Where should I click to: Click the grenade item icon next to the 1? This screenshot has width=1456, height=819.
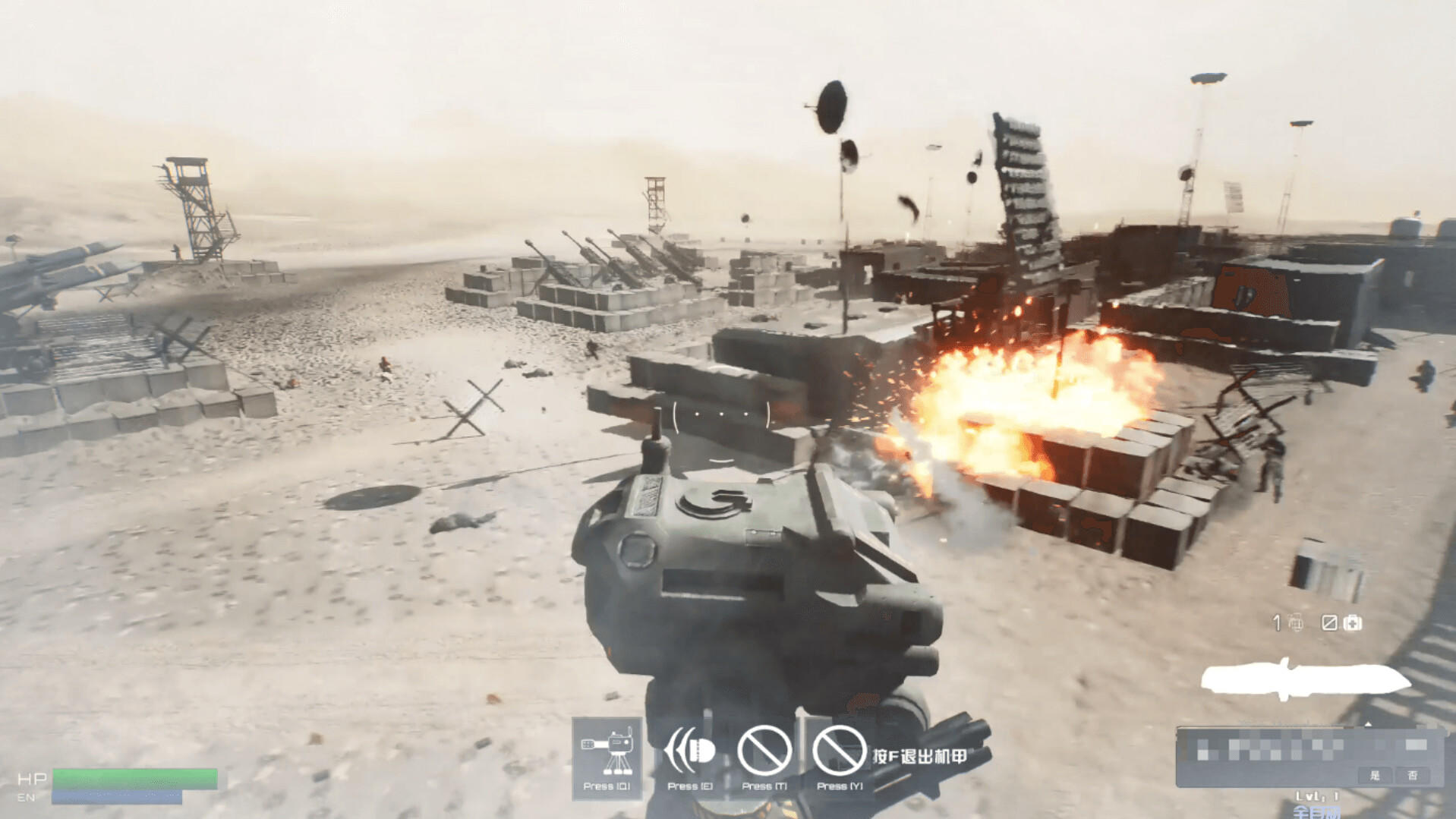coord(1297,624)
